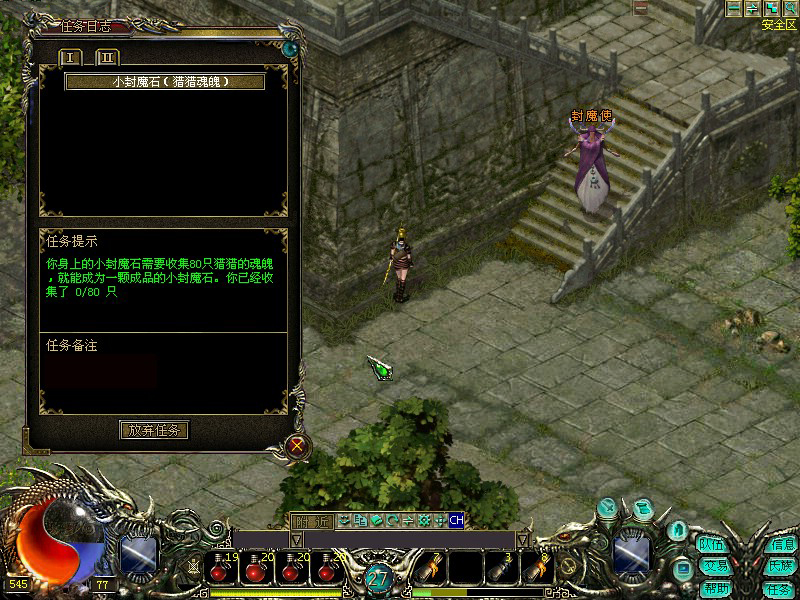Select the 小封魔石 quest entry
This screenshot has height=600, width=800.
pyautogui.click(x=165, y=82)
